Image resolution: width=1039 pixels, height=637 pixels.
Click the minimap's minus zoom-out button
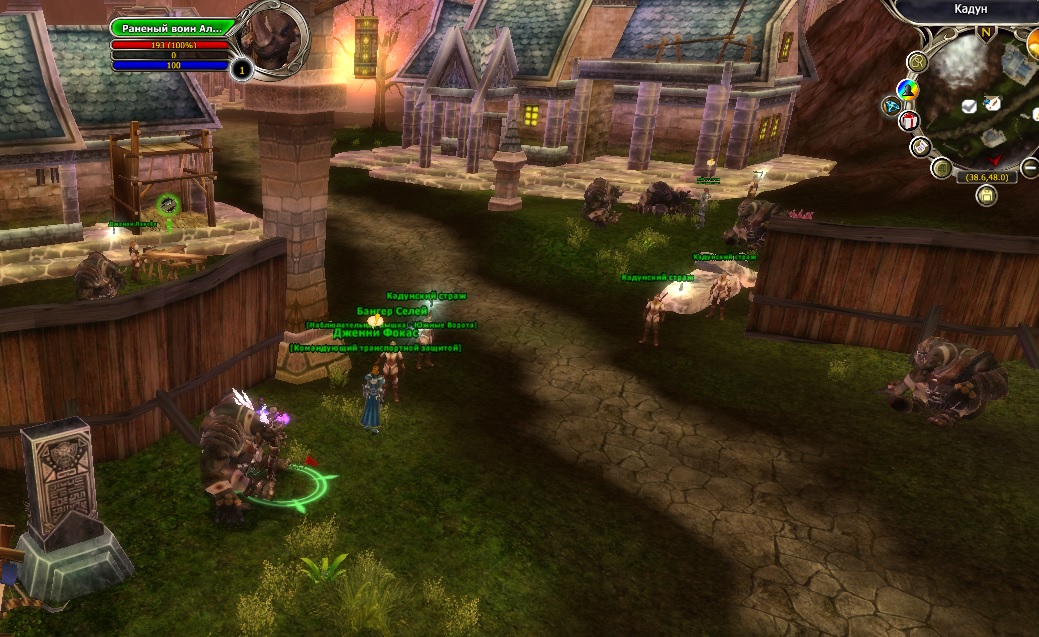[x=1030, y=166]
